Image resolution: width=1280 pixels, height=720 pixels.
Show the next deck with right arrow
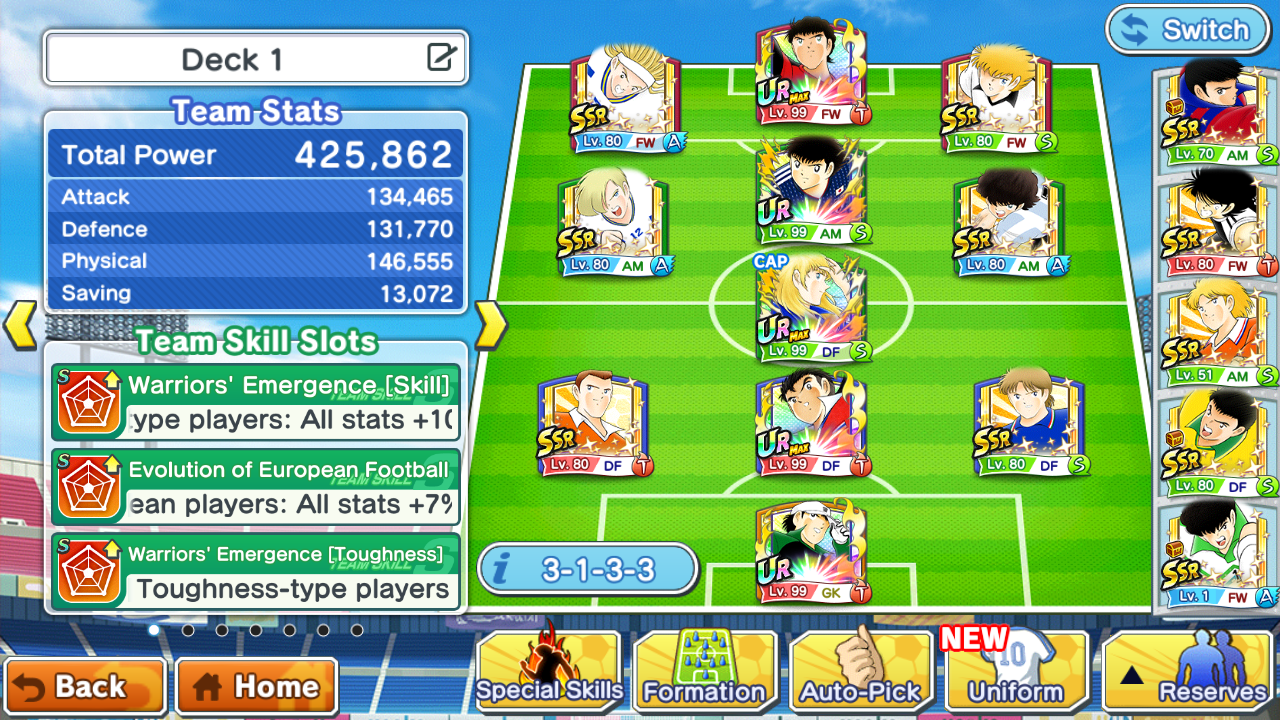pyautogui.click(x=489, y=325)
